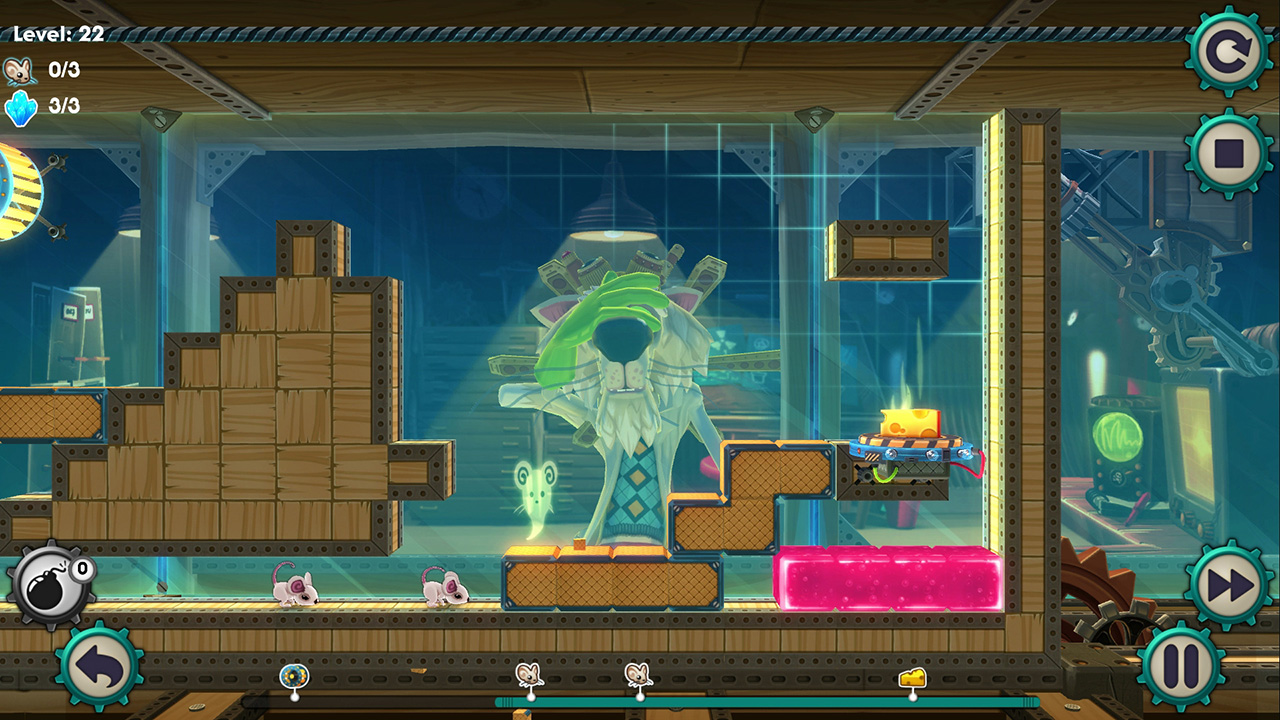The height and width of the screenshot is (720, 1280).
Task: Click the pink jelly block
Action: click(x=885, y=578)
